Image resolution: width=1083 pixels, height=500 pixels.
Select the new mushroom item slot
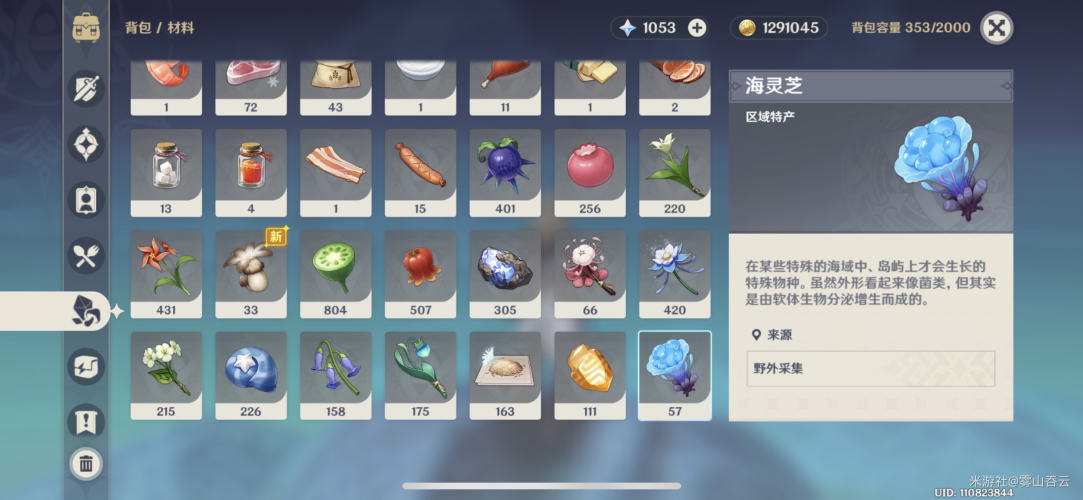251,274
